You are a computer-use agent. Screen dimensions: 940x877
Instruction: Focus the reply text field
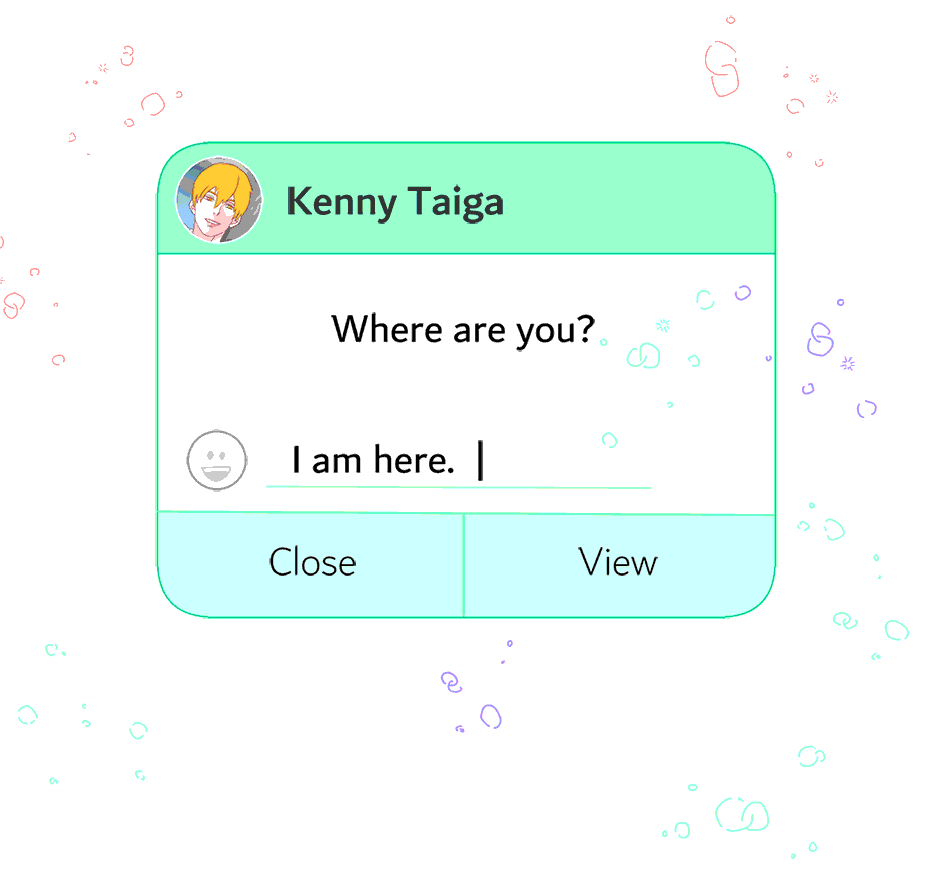click(x=458, y=462)
